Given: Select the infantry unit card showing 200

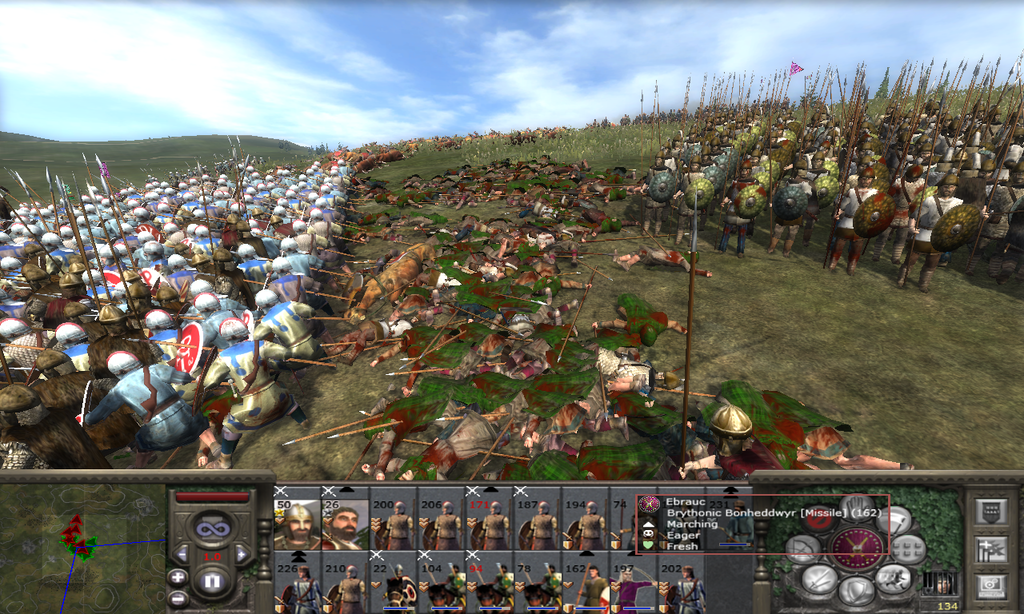Looking at the screenshot, I should (394, 524).
